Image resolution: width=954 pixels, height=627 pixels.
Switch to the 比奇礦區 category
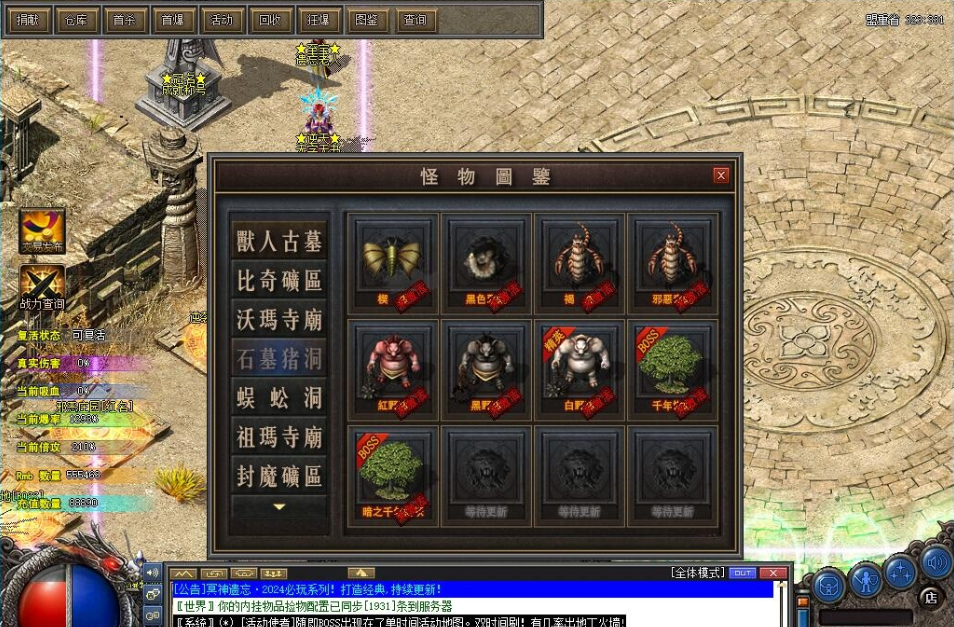(279, 280)
